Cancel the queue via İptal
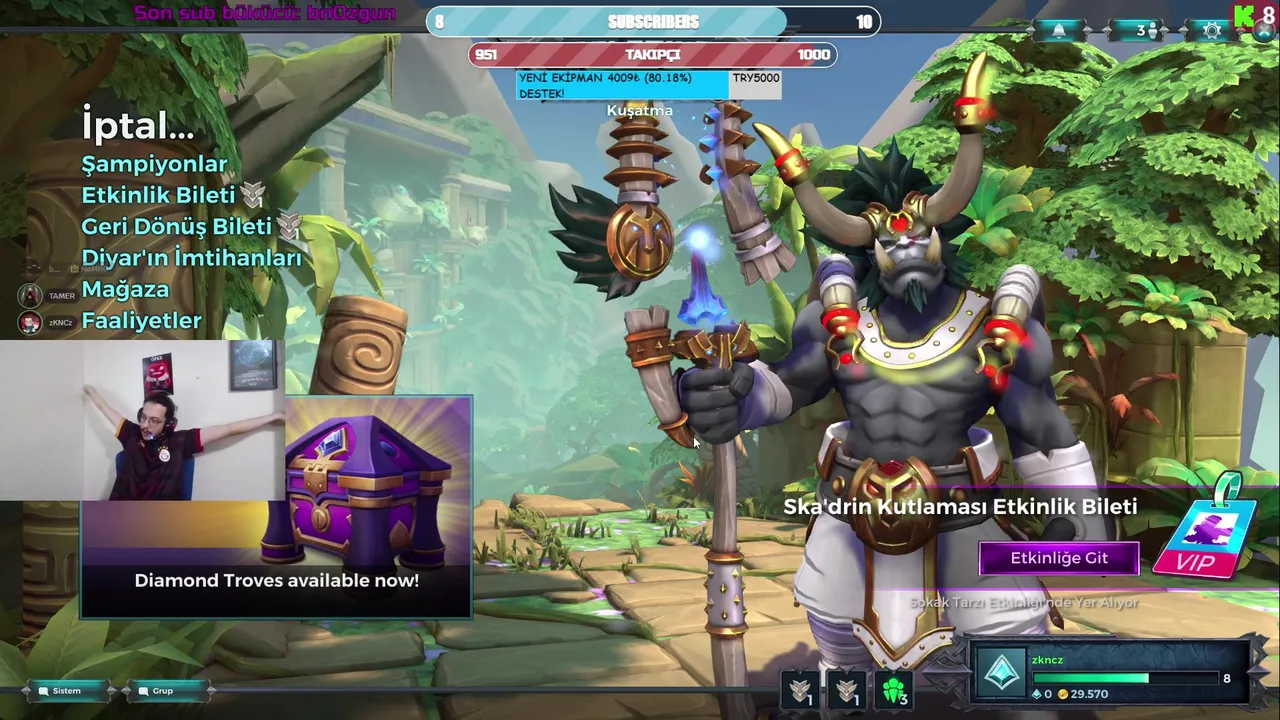Image resolution: width=1280 pixels, height=720 pixels. coord(138,126)
